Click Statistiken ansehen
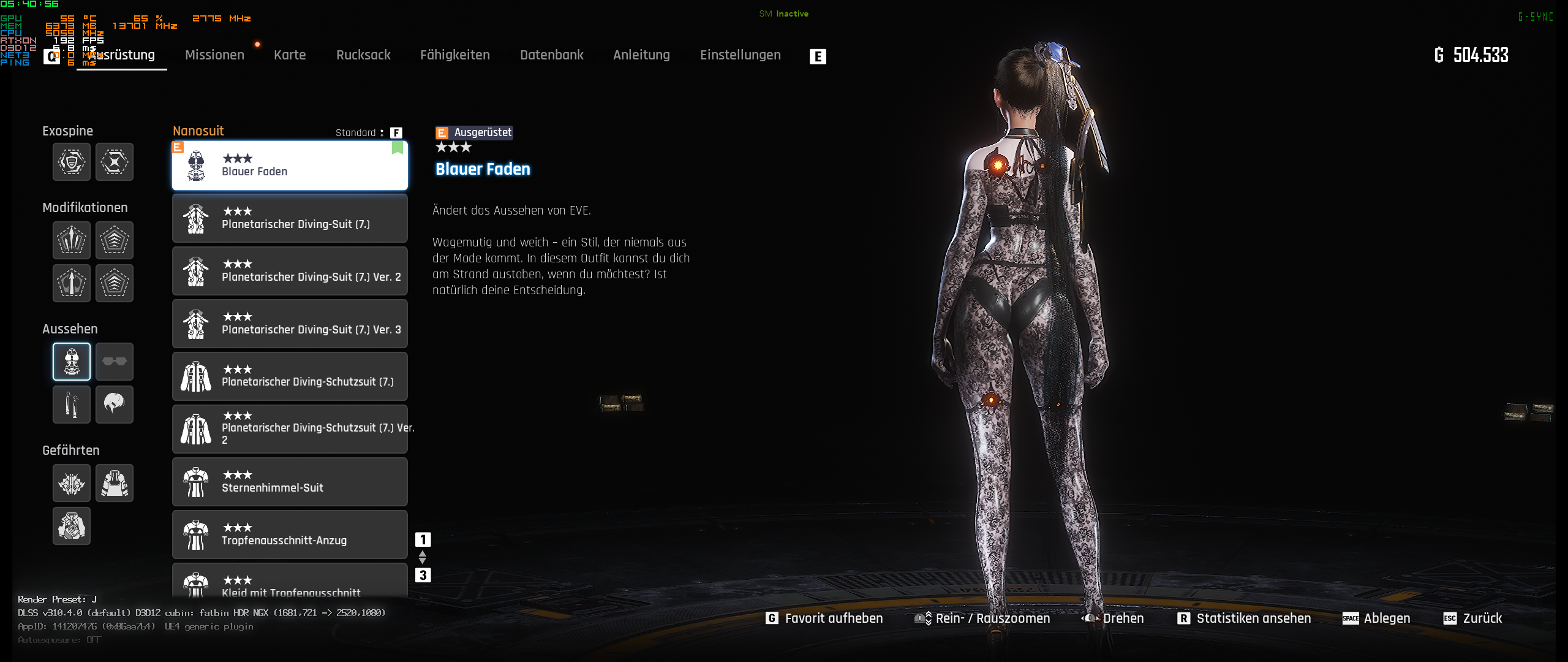The width and height of the screenshot is (1568, 662). pyautogui.click(x=1245, y=618)
